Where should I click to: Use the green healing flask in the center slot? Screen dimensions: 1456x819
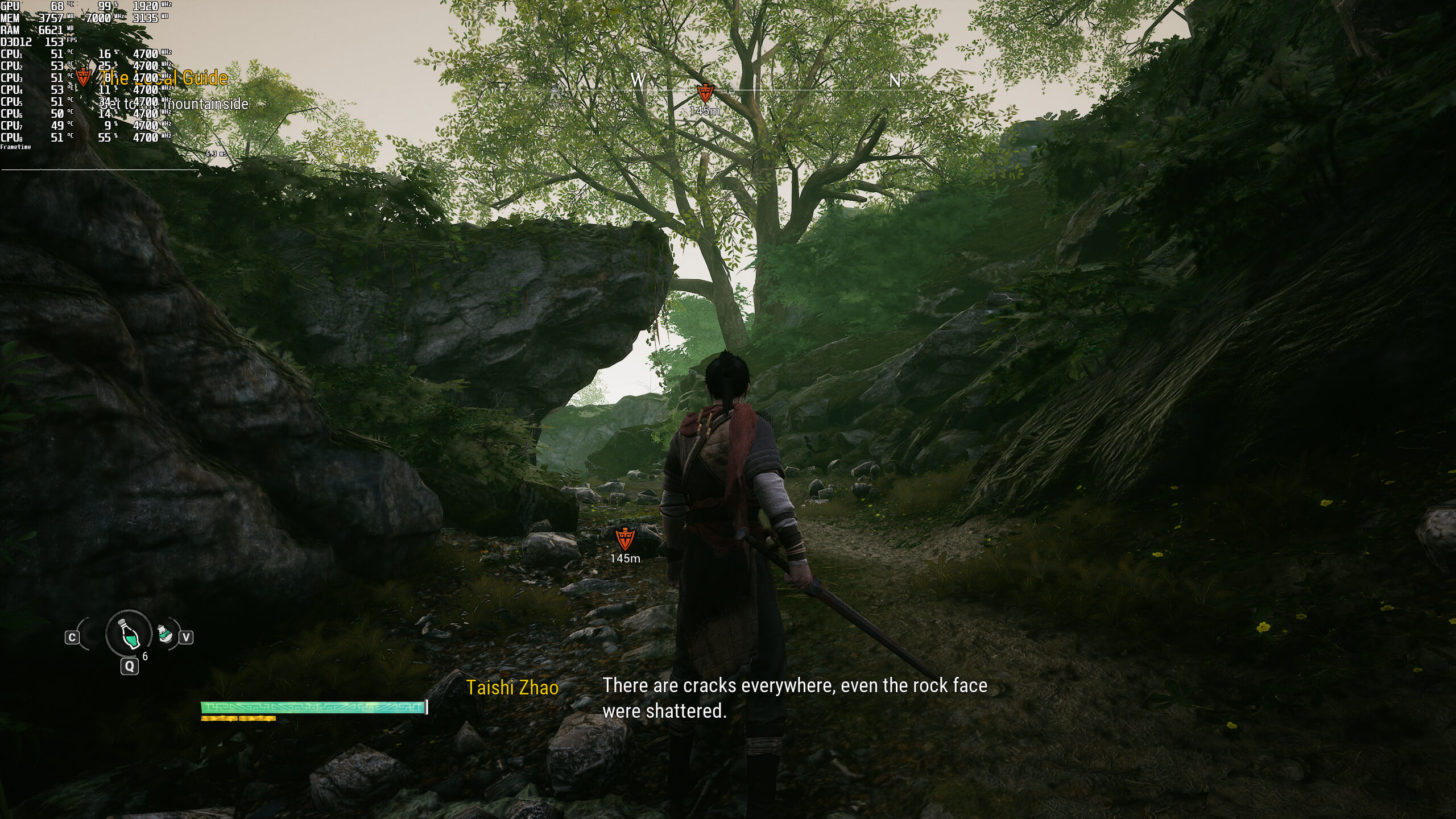129,633
